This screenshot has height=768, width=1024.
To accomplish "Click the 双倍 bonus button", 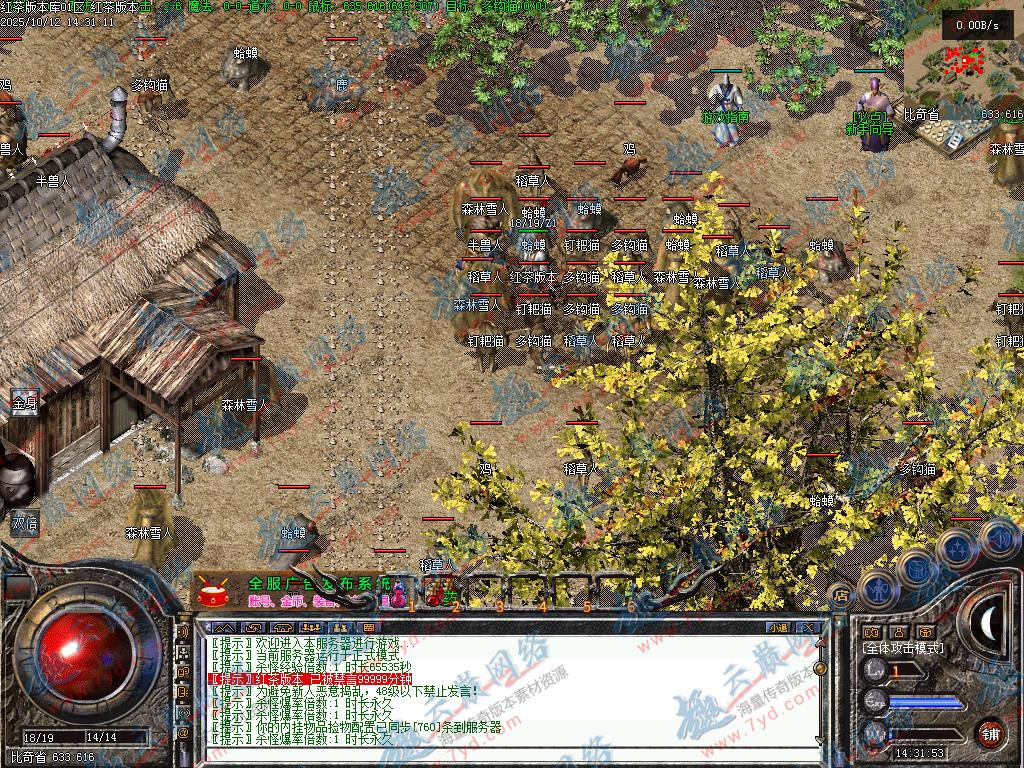I will [24, 522].
